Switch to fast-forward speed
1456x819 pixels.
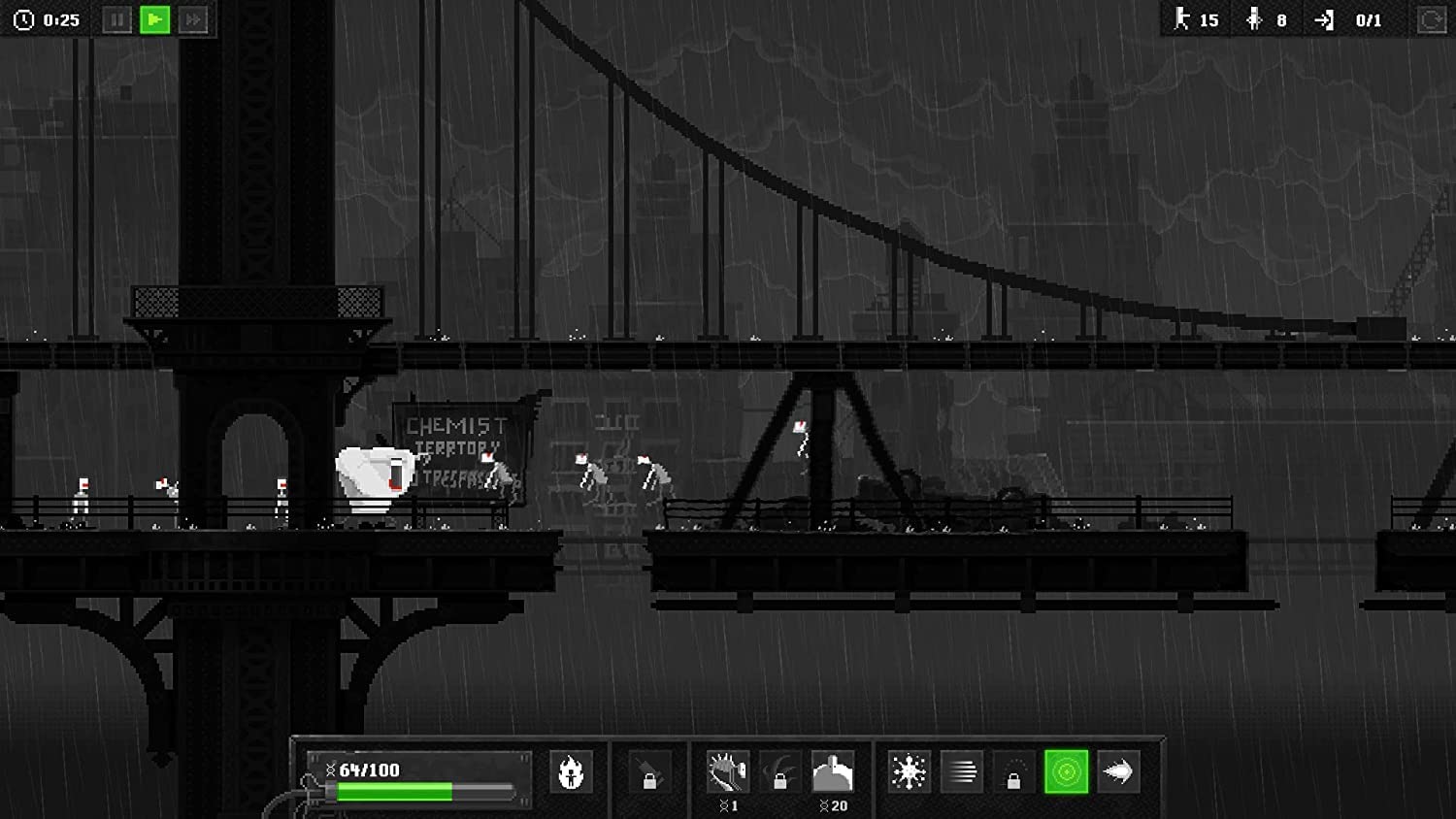pyautogui.click(x=193, y=19)
